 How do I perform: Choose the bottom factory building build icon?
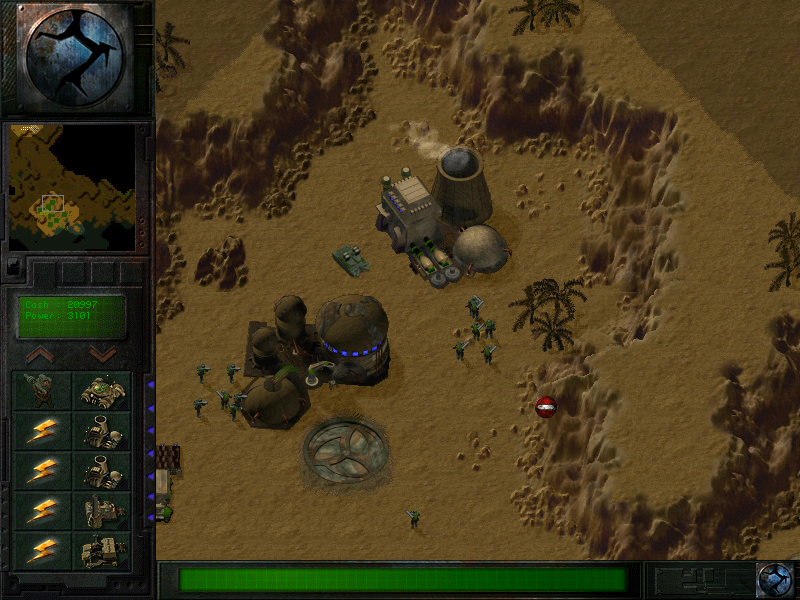pos(104,551)
